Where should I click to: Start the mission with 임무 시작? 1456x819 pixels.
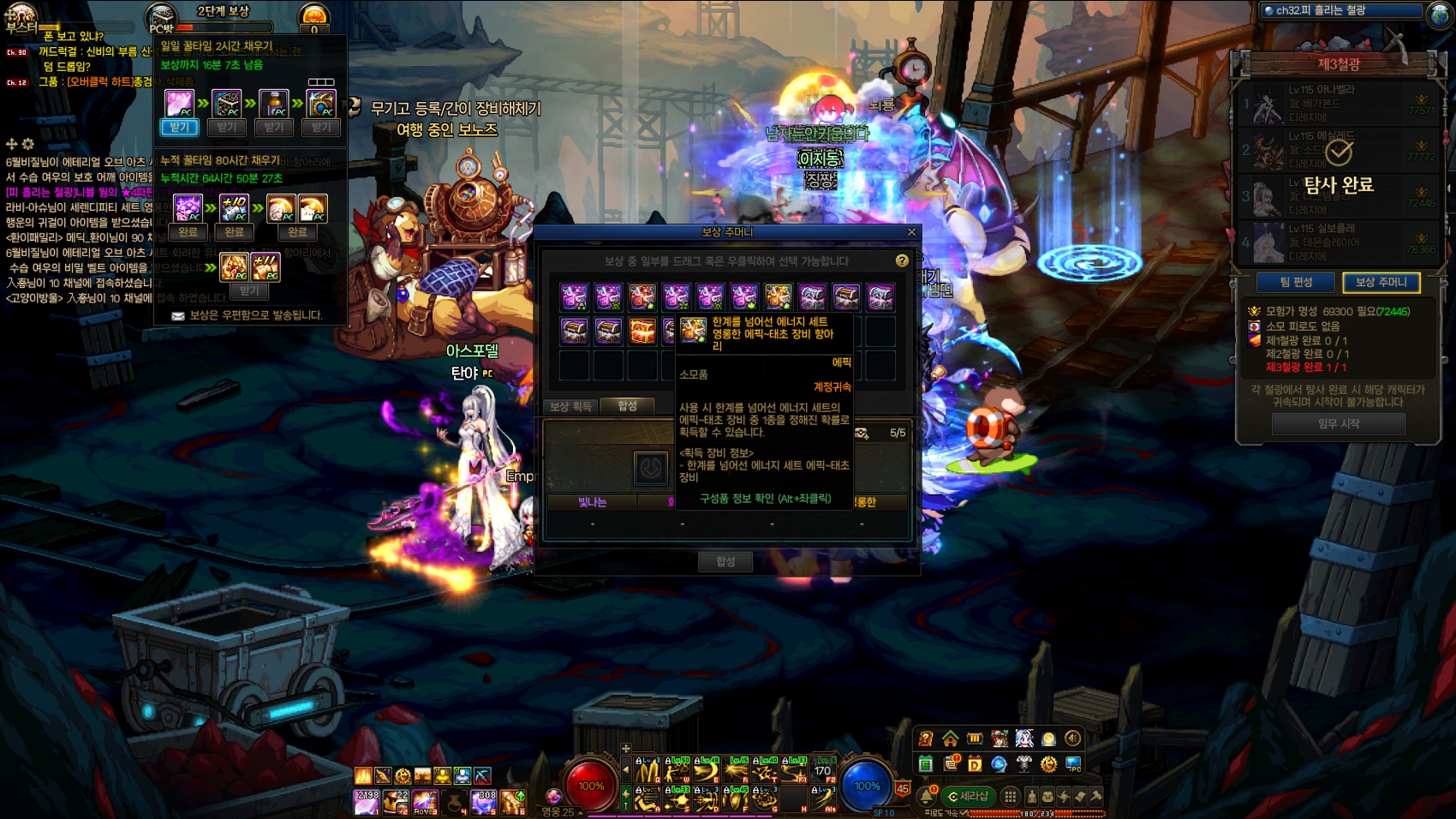coord(1338,423)
